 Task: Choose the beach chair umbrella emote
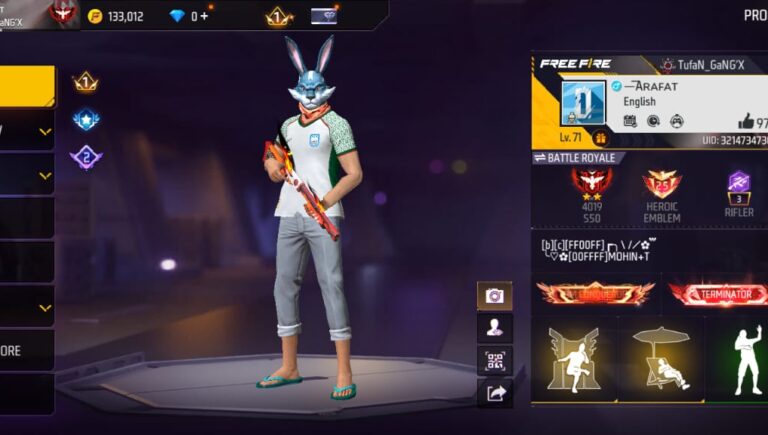click(x=660, y=360)
